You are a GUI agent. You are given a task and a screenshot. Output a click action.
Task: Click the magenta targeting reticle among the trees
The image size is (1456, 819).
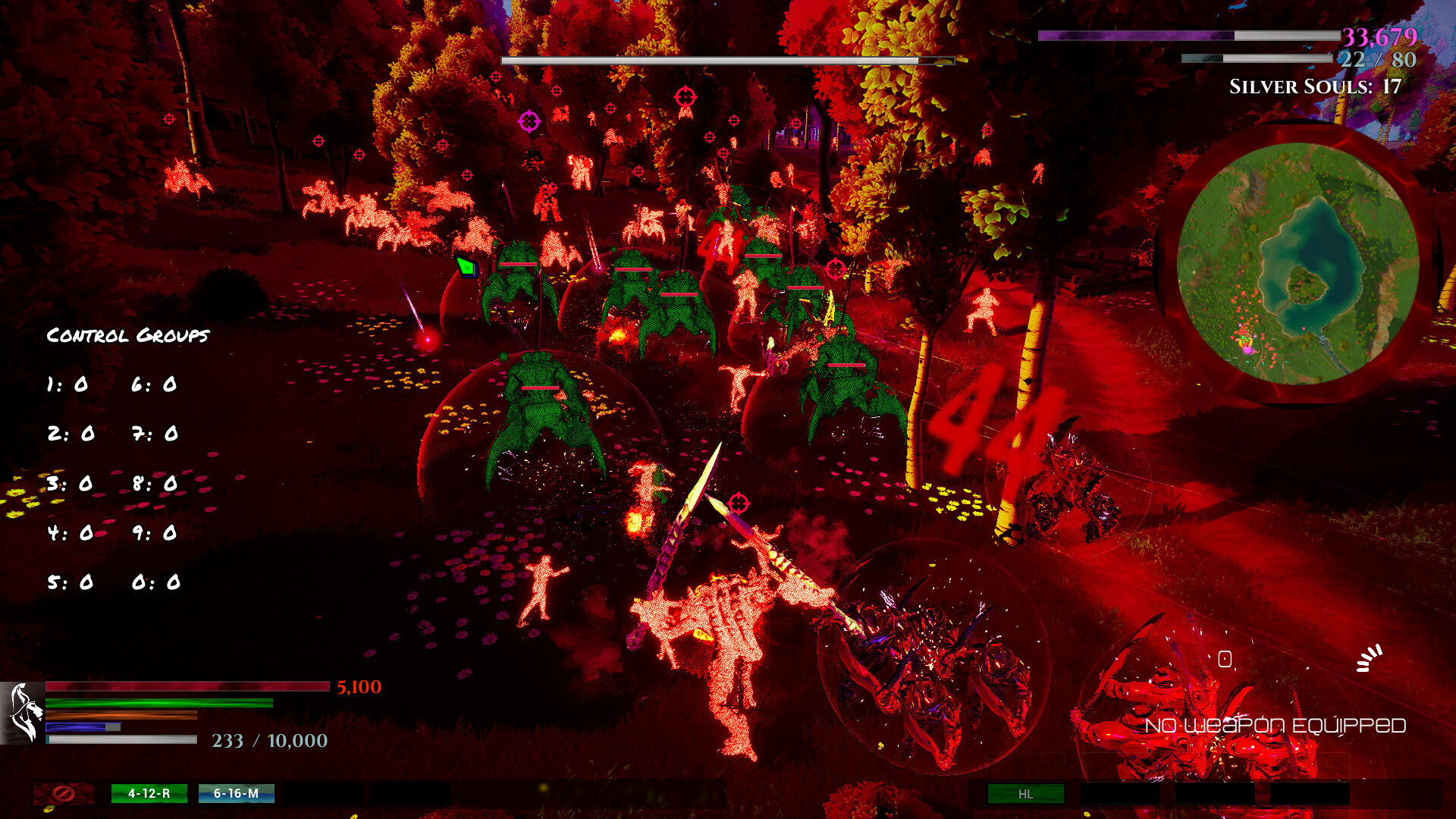(529, 122)
